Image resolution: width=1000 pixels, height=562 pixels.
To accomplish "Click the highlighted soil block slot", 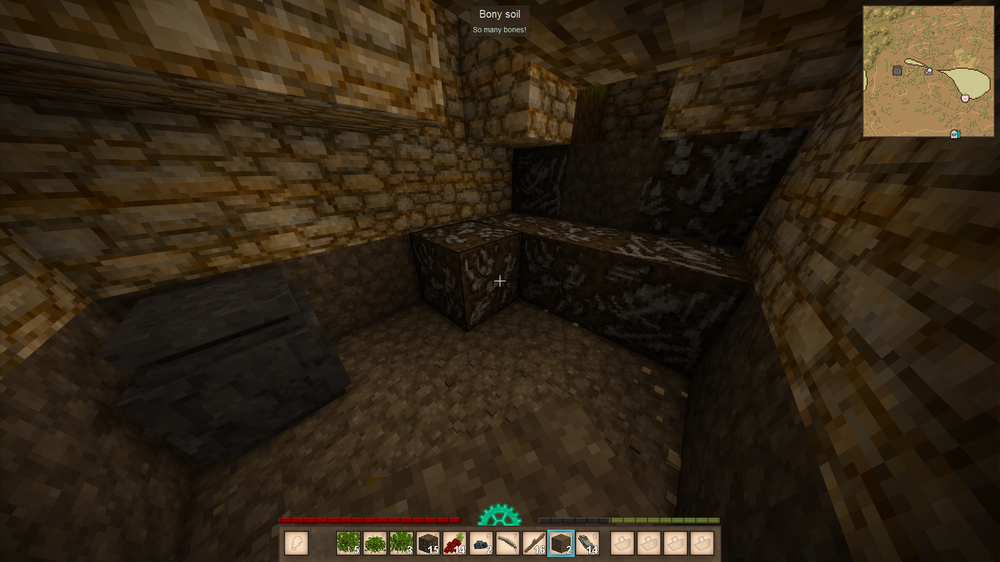I will 561,543.
